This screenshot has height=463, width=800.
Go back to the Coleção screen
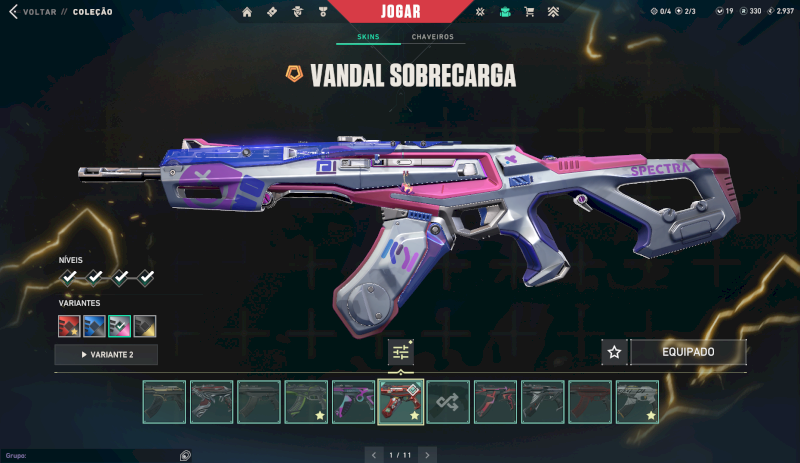[40, 12]
